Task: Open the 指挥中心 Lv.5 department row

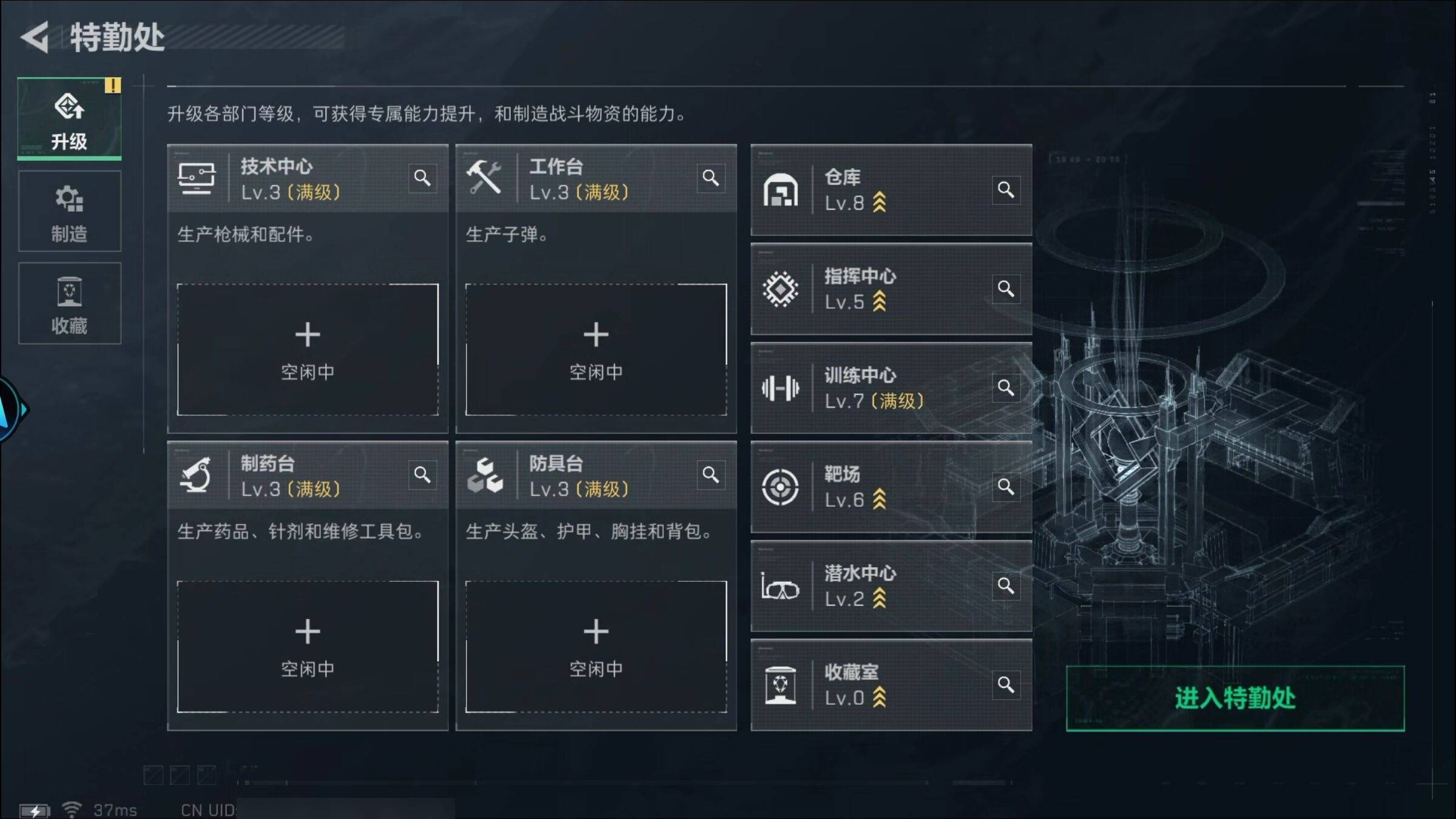Action: click(880, 289)
